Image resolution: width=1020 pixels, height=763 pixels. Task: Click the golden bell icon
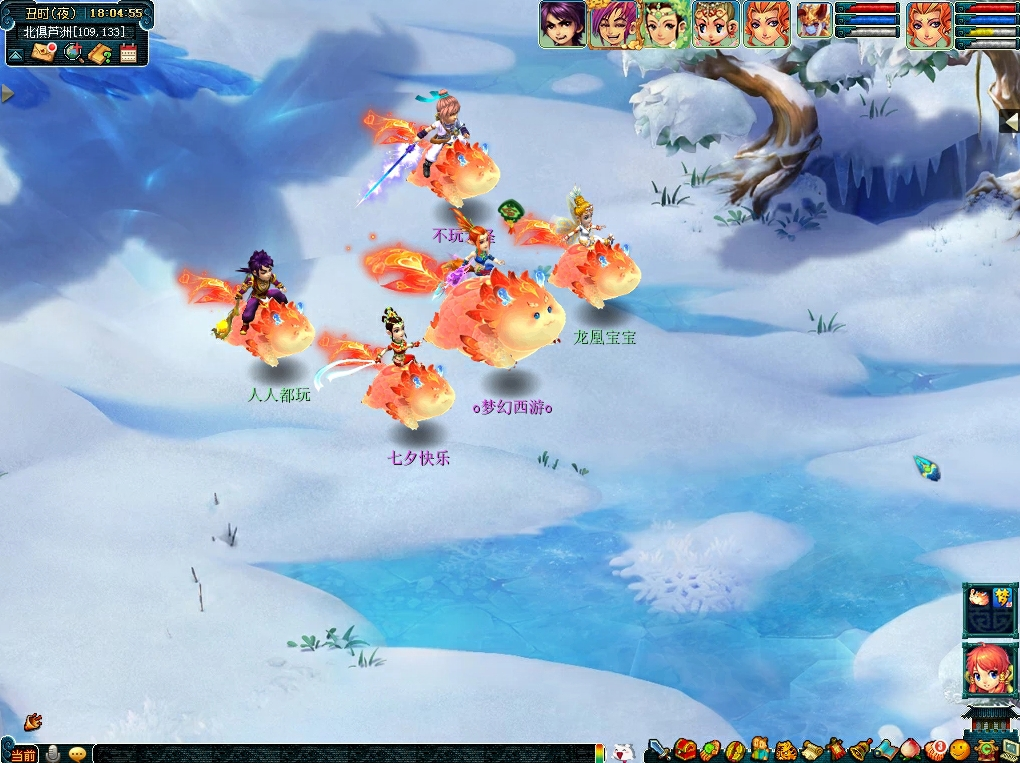[x=860, y=749]
